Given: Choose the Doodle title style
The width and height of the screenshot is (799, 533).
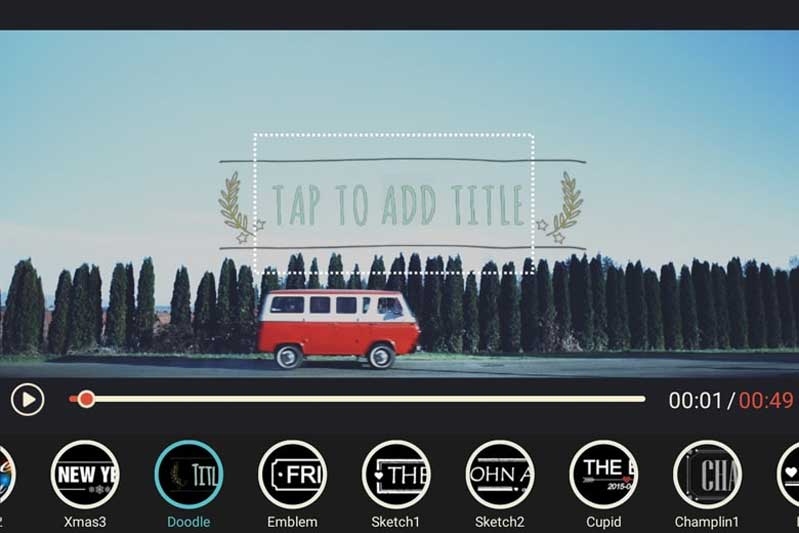Looking at the screenshot, I should coord(188,474).
